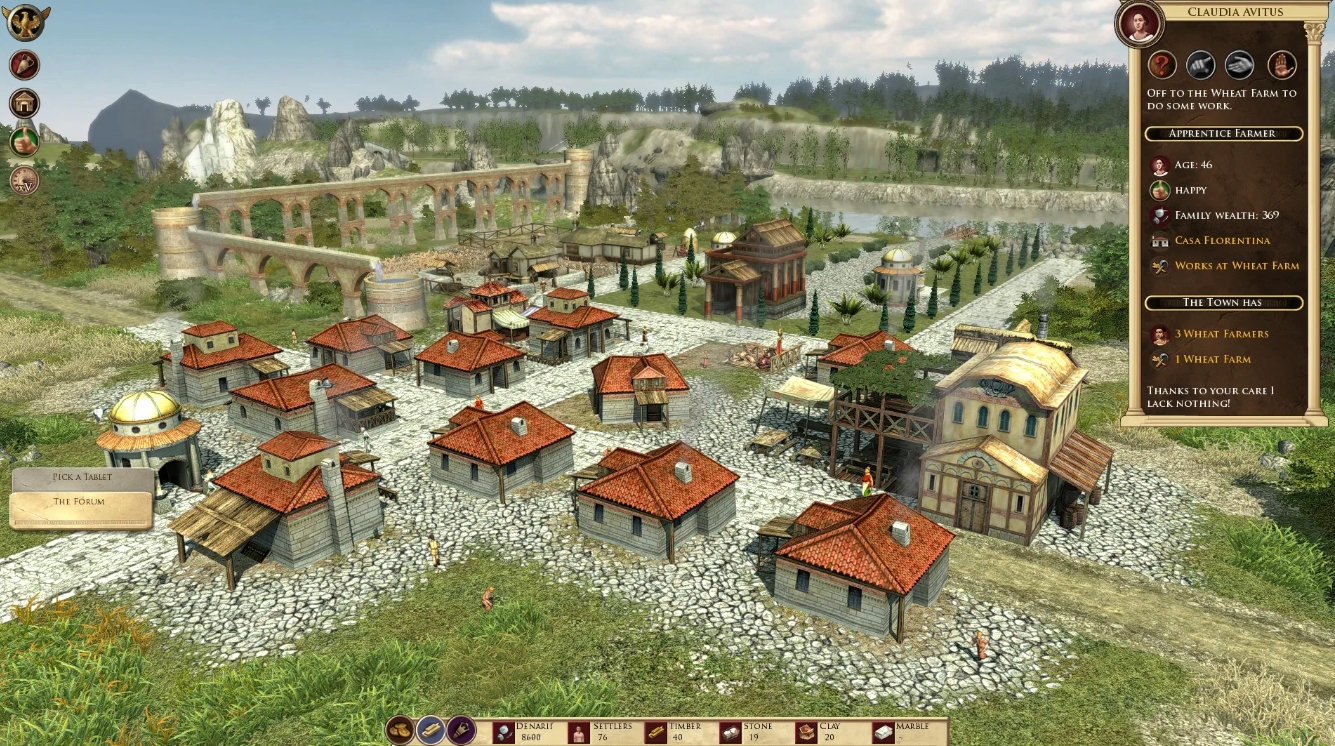This screenshot has width=1335, height=746.
Task: Open Casa Florentina from the panel
Action: tap(1222, 240)
